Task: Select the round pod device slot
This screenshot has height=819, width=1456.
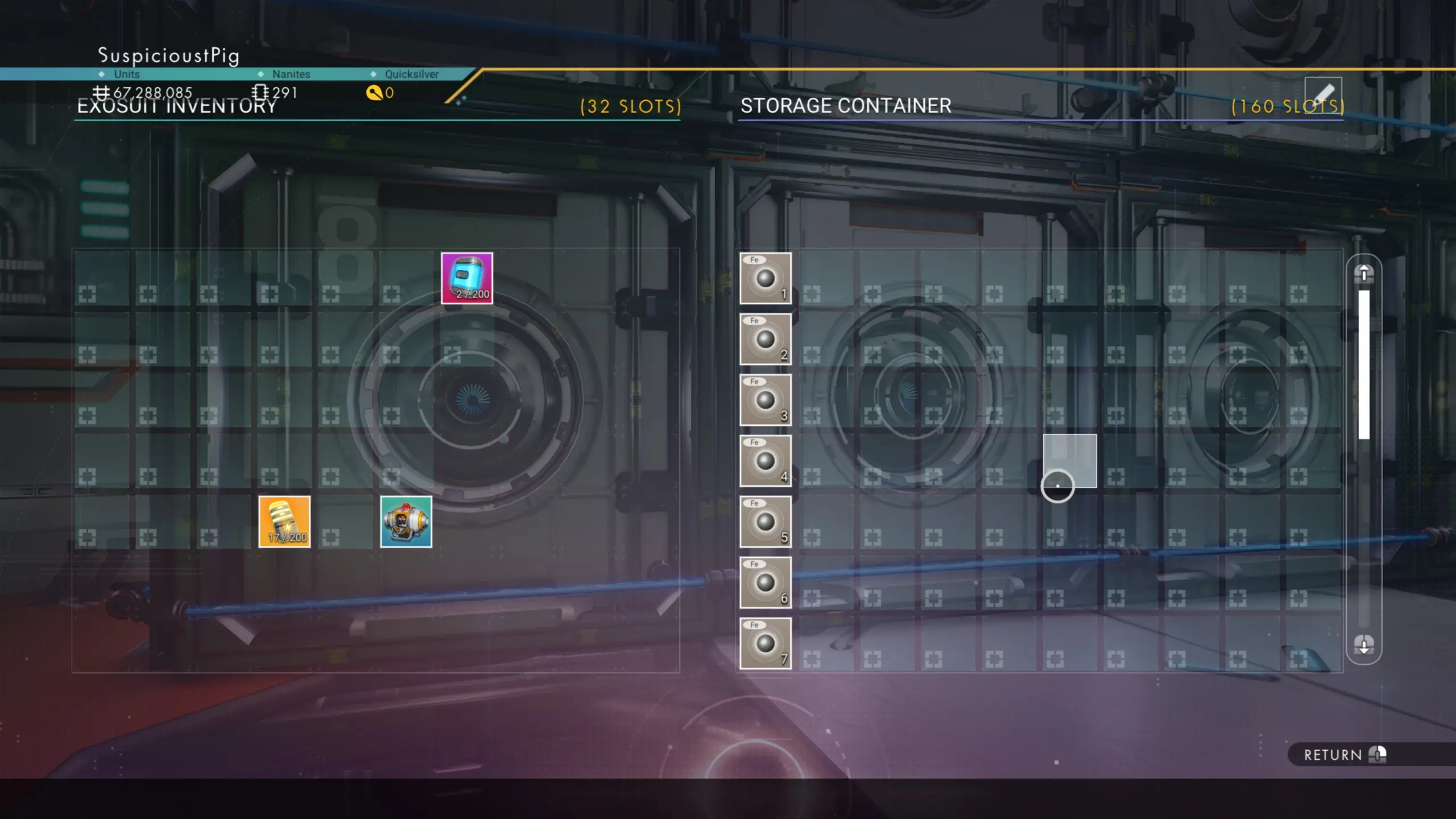Action: [406, 522]
